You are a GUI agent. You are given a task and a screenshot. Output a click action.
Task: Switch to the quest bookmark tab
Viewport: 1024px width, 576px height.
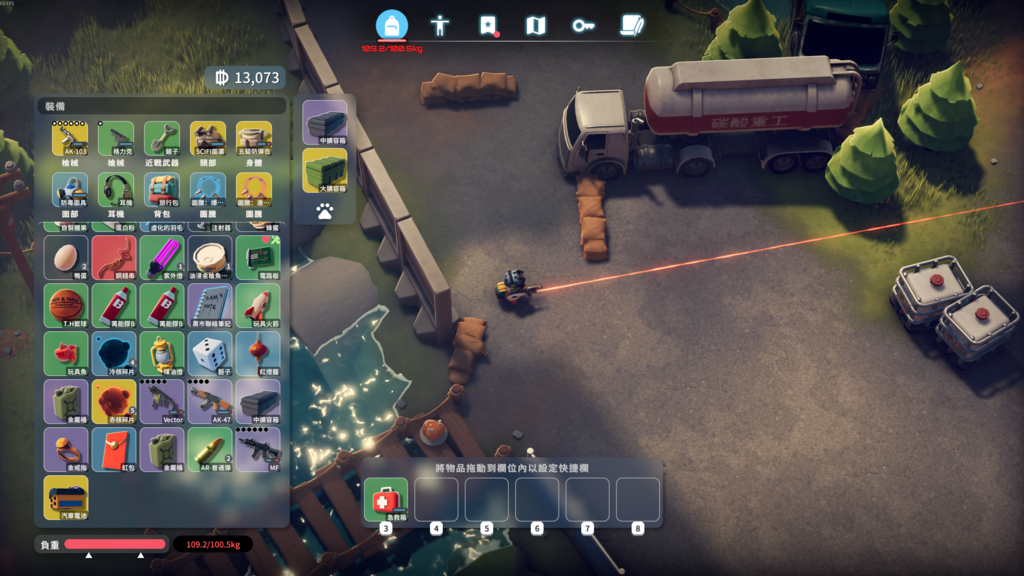click(x=488, y=25)
